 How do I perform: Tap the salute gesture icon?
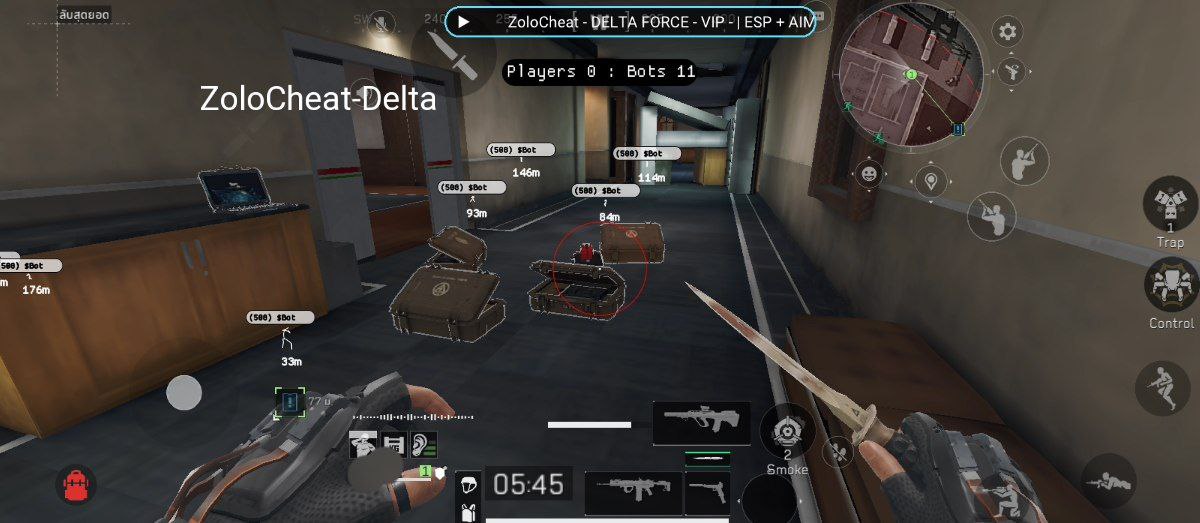(x=363, y=444)
